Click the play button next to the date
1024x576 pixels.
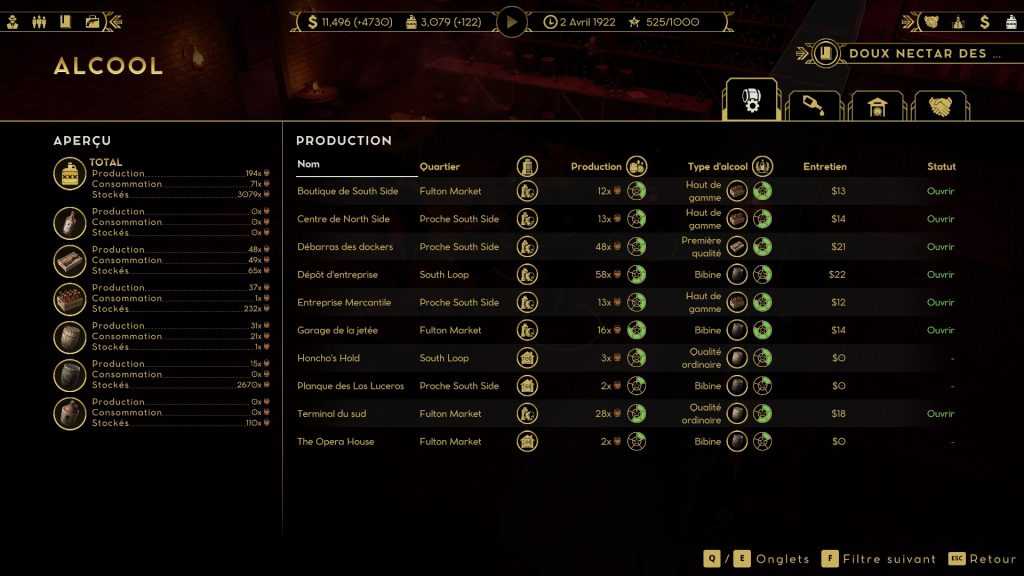pyautogui.click(x=512, y=21)
